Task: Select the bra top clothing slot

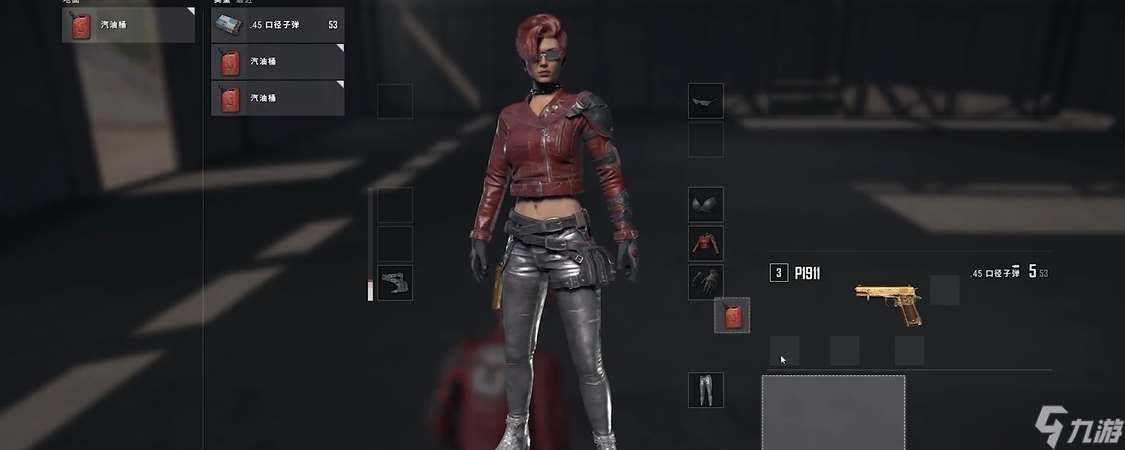Action: click(x=705, y=205)
